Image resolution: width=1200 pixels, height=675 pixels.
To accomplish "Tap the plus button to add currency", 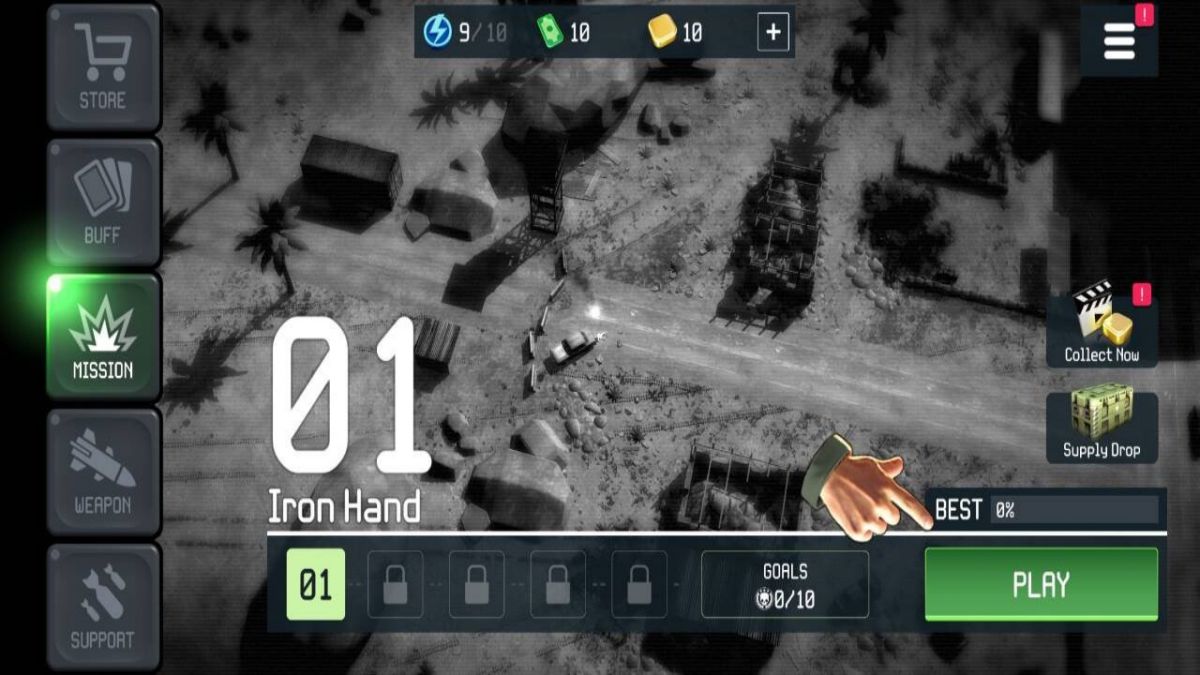I will click(x=773, y=33).
